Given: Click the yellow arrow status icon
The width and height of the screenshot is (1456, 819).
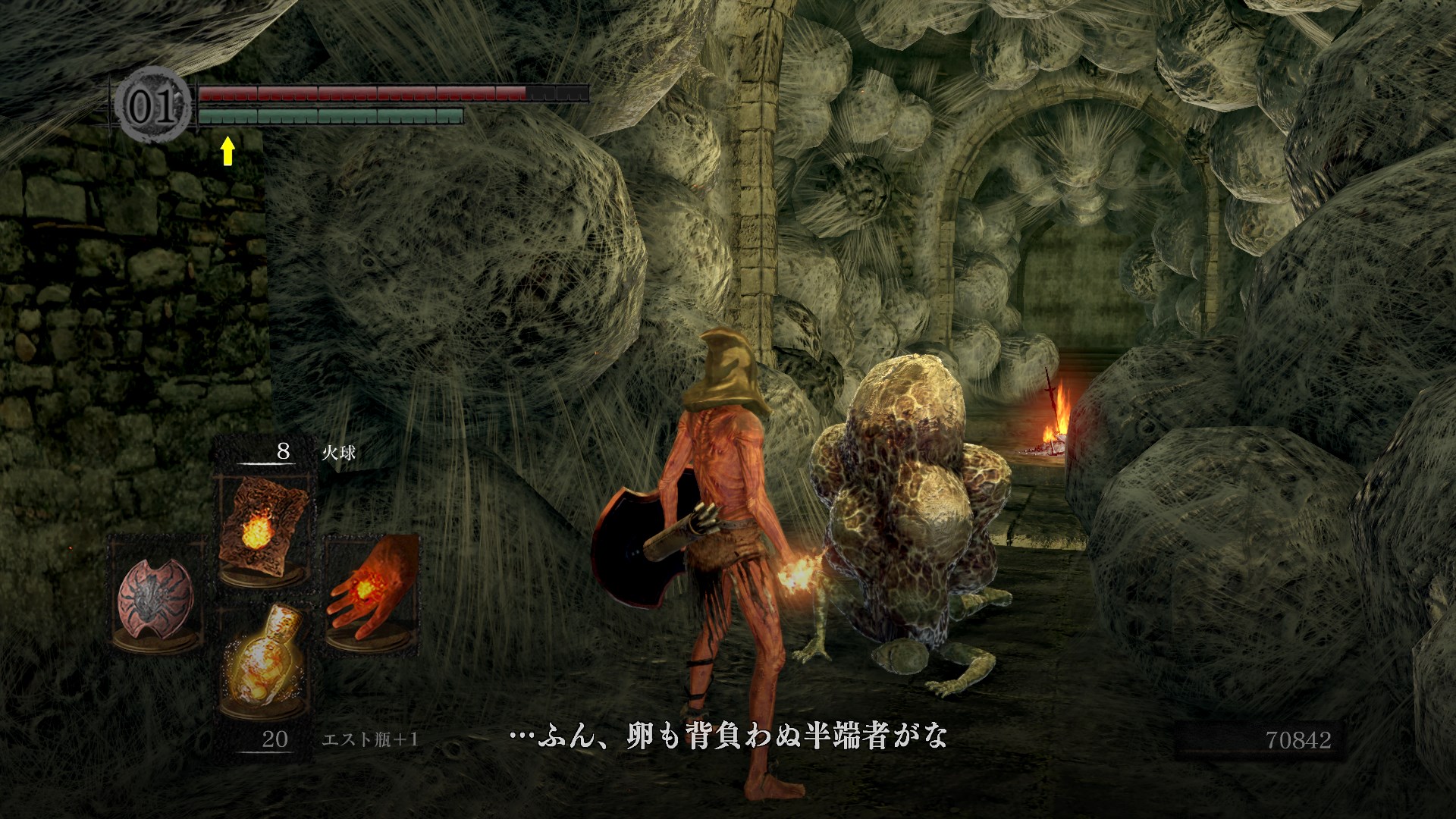Looking at the screenshot, I should (x=227, y=151).
